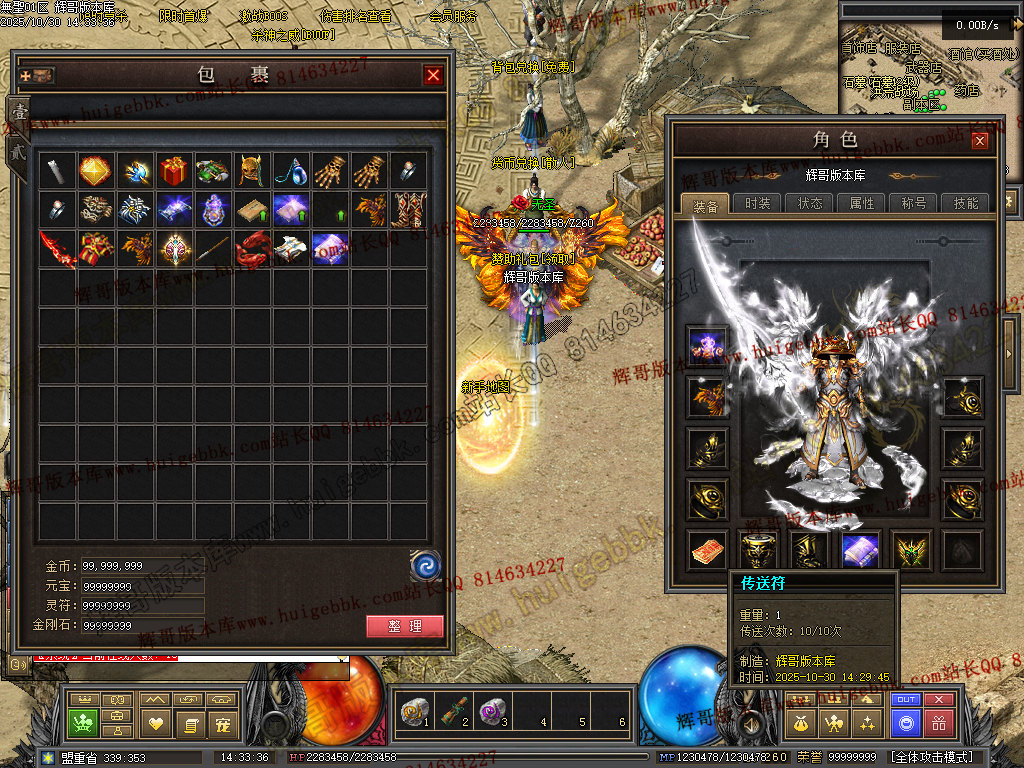Click the 整理 sort button
The image size is (1024, 768).
[x=404, y=627]
